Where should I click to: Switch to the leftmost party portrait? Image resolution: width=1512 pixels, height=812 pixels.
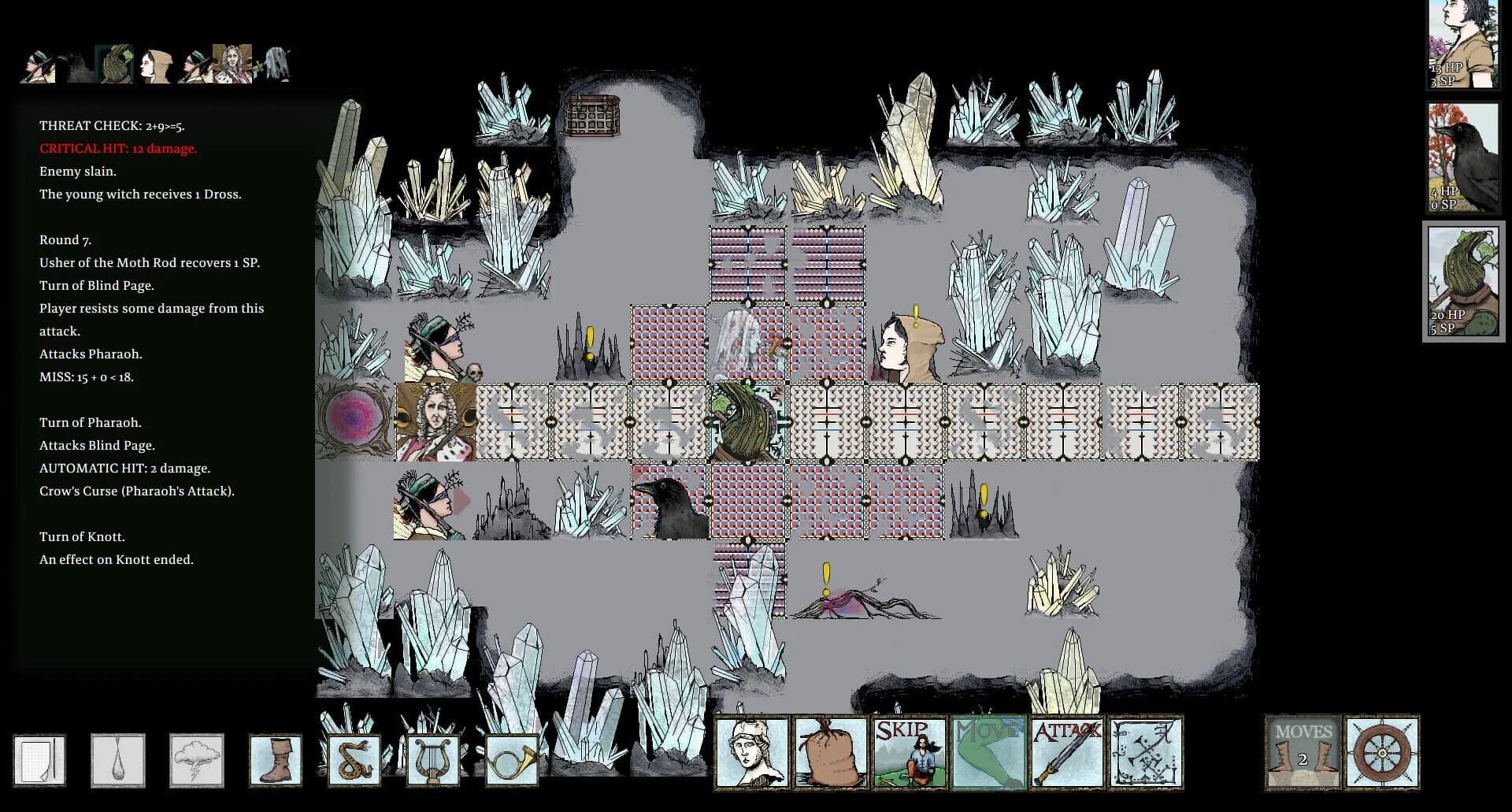(x=38, y=65)
